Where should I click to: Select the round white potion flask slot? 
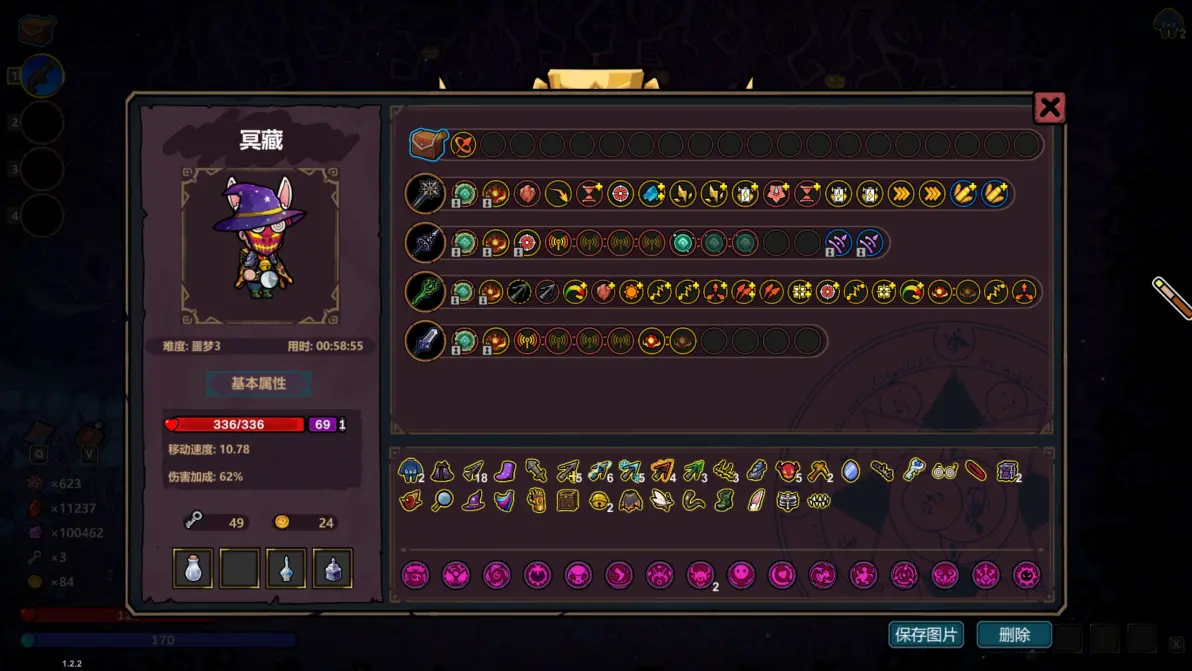tap(193, 568)
